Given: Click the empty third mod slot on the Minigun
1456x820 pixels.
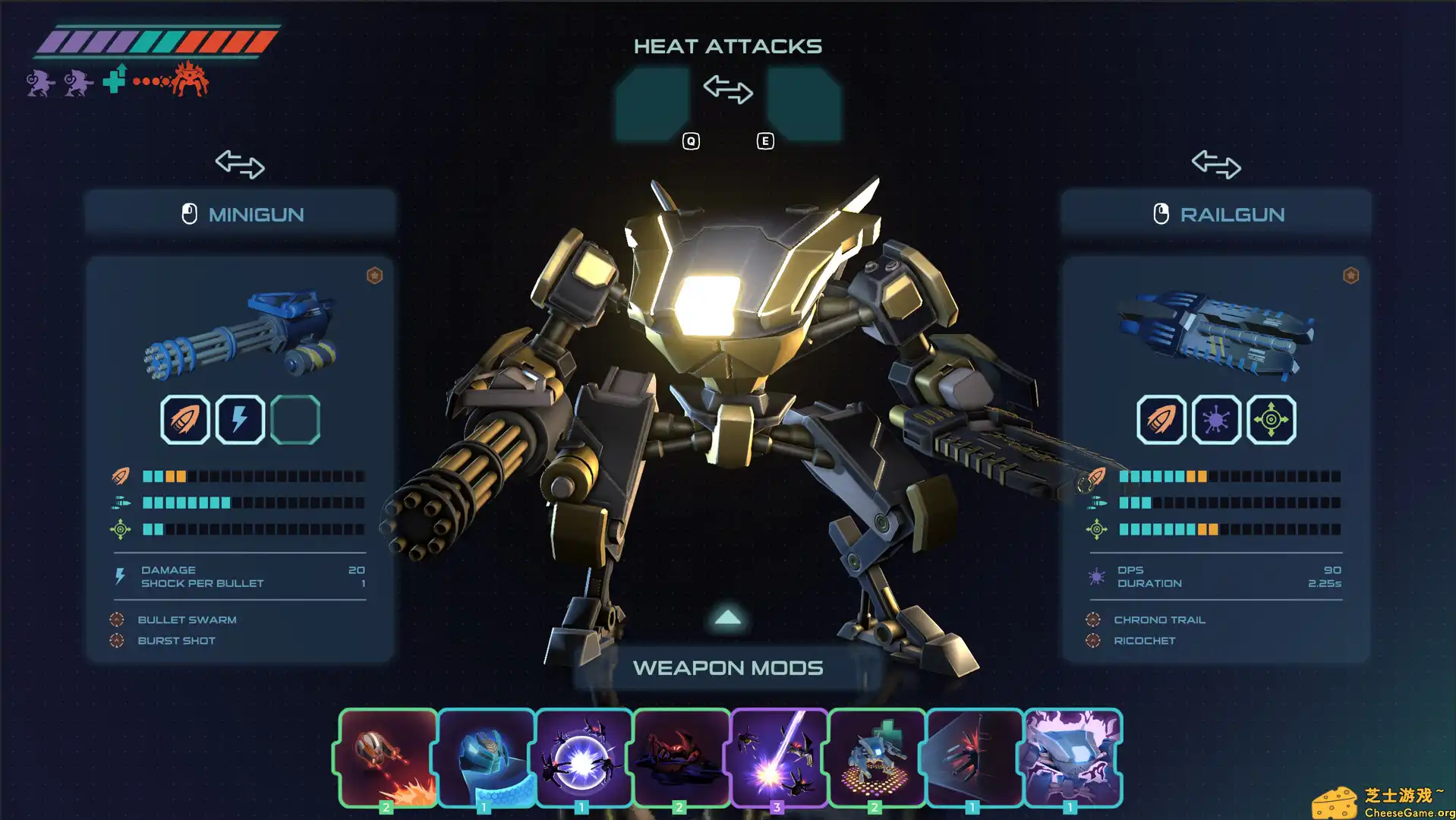Looking at the screenshot, I should point(295,419).
